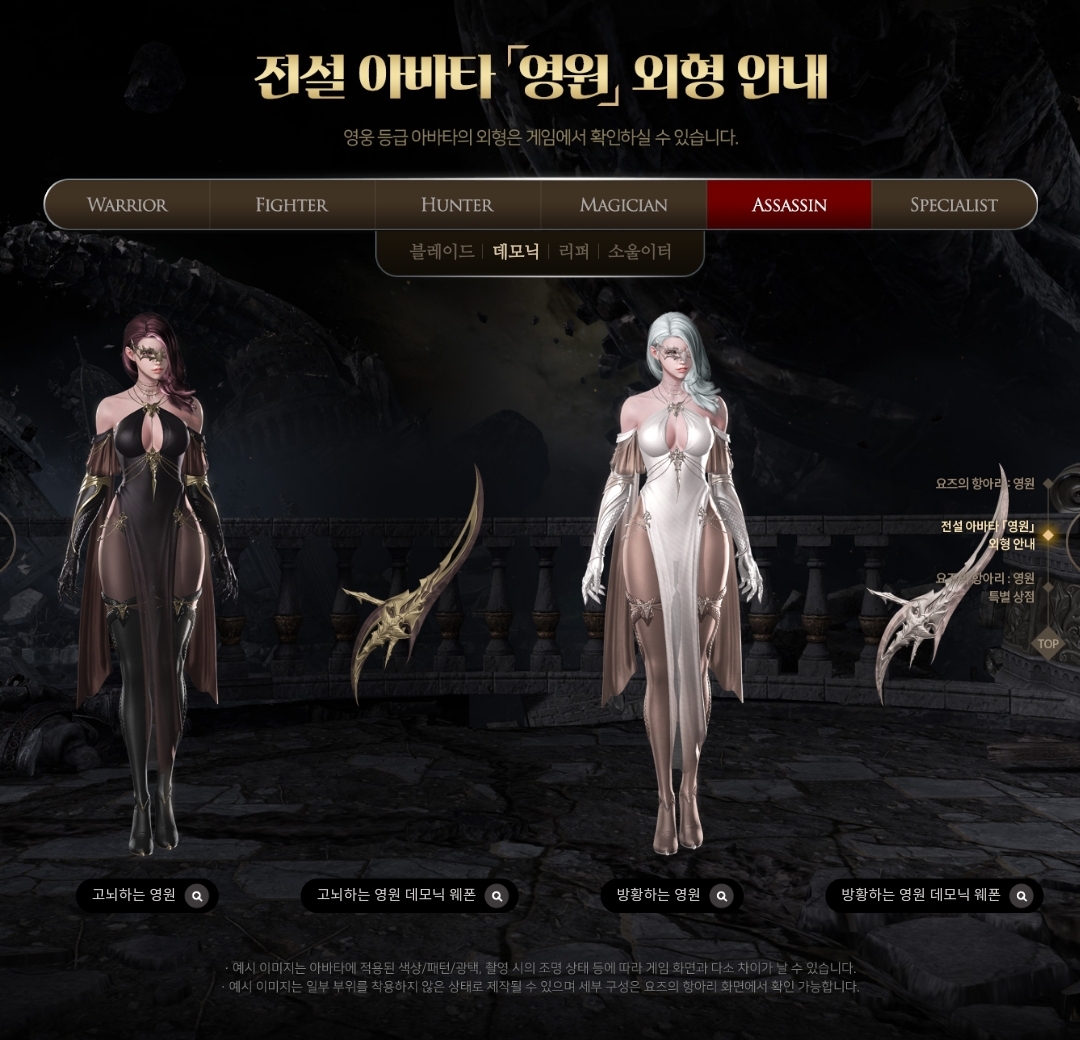Show the MAGICIAN class tab
The height and width of the screenshot is (1040, 1080).
623,205
